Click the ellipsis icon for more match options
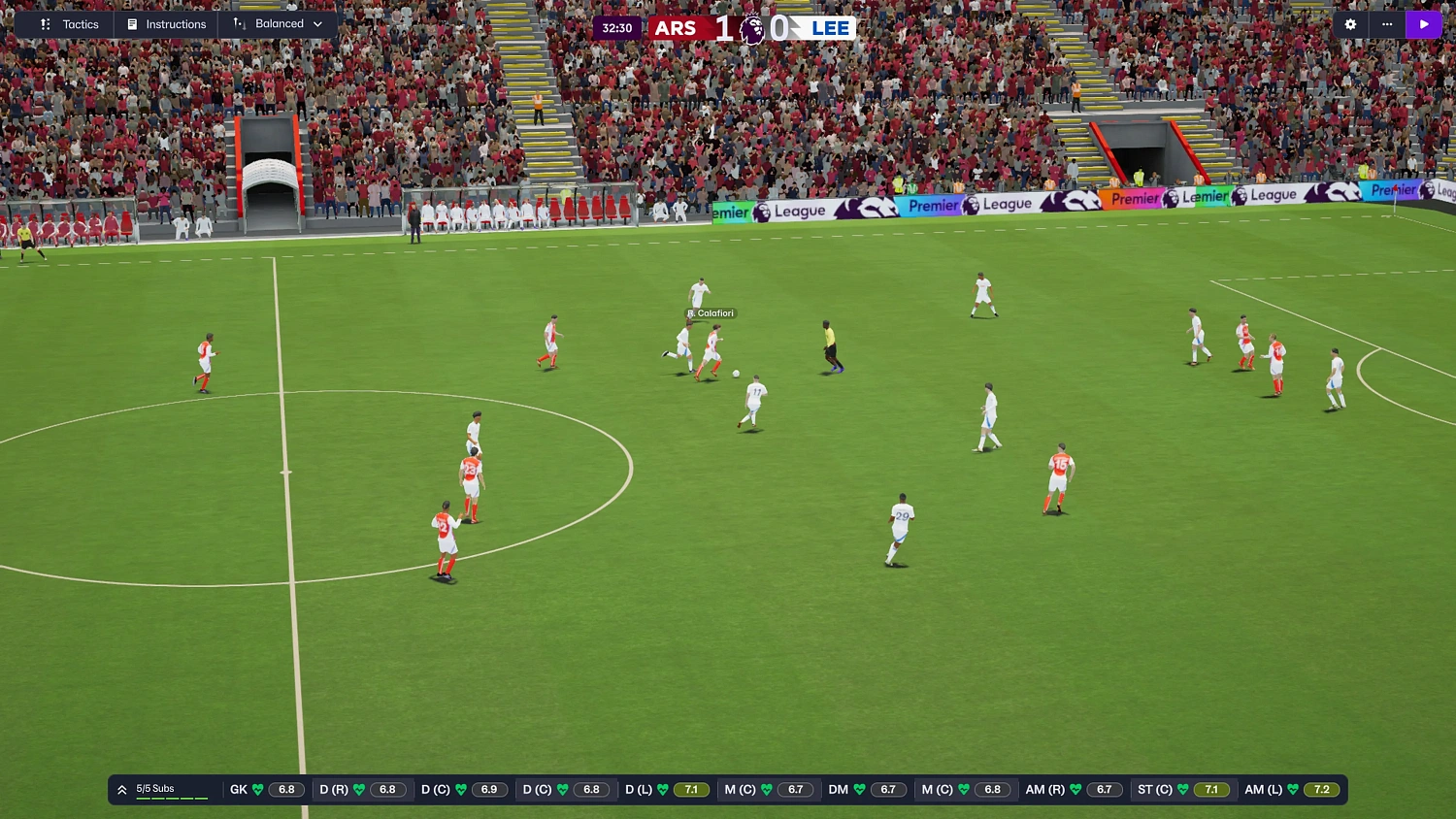The width and height of the screenshot is (1456, 819). 1386,24
